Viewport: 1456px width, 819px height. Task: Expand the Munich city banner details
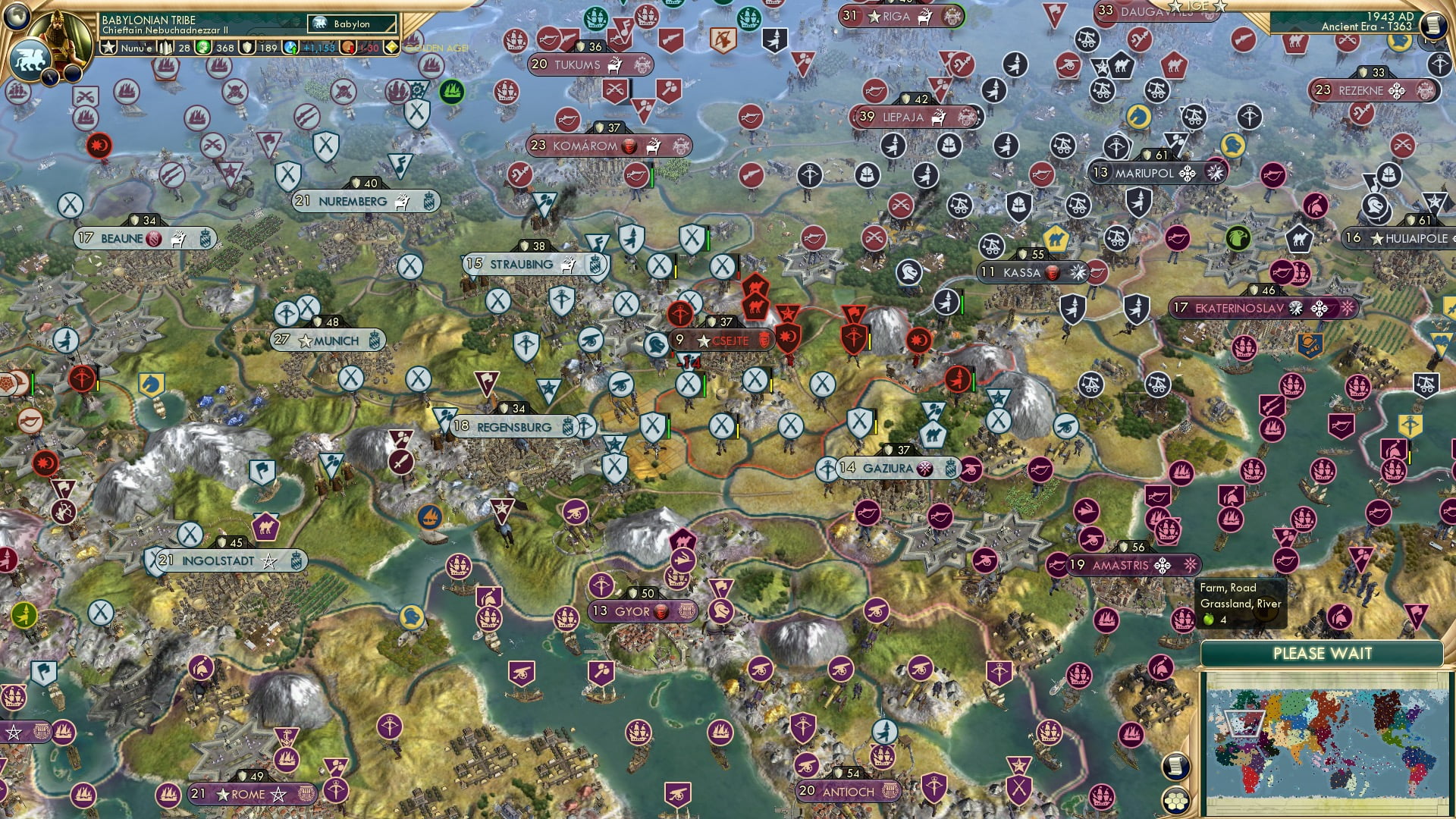pyautogui.click(x=328, y=340)
